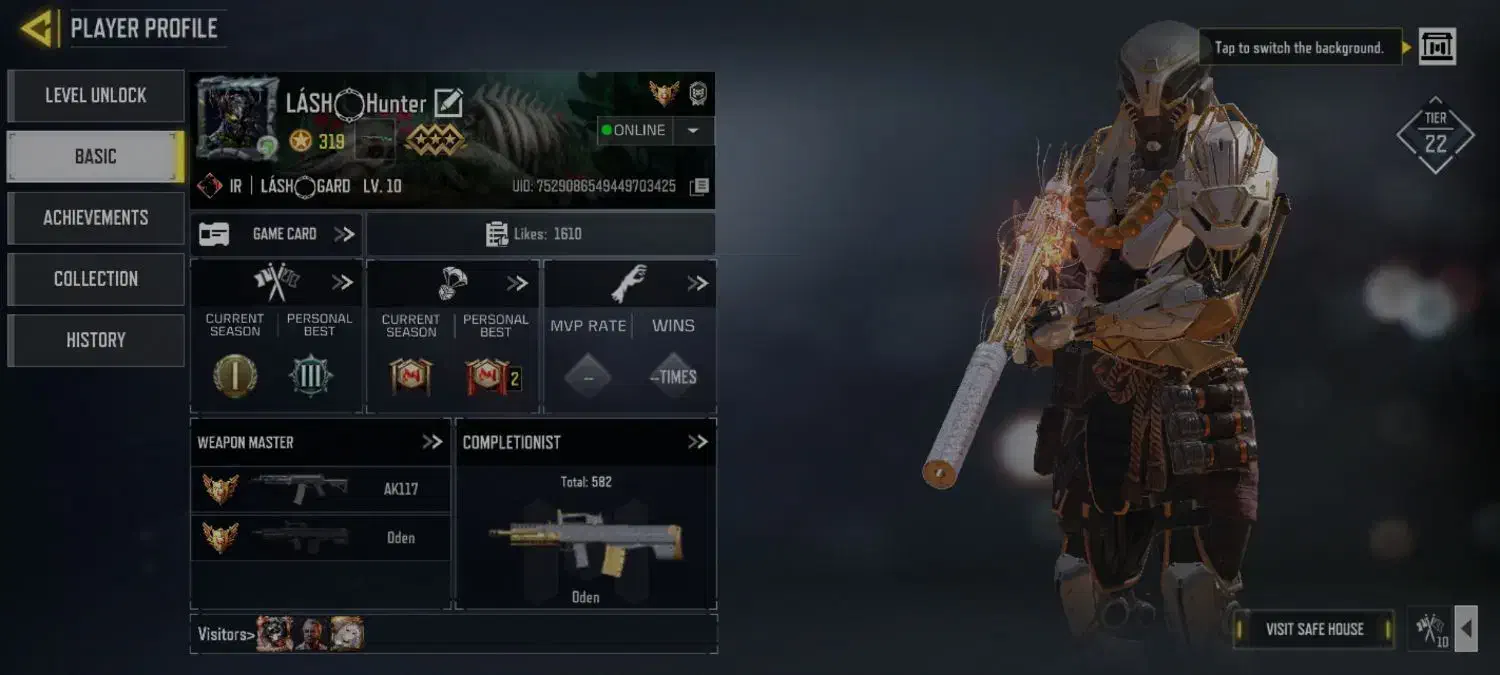Switch to the Level Unlock tab
This screenshot has height=675, width=1500.
click(x=95, y=96)
